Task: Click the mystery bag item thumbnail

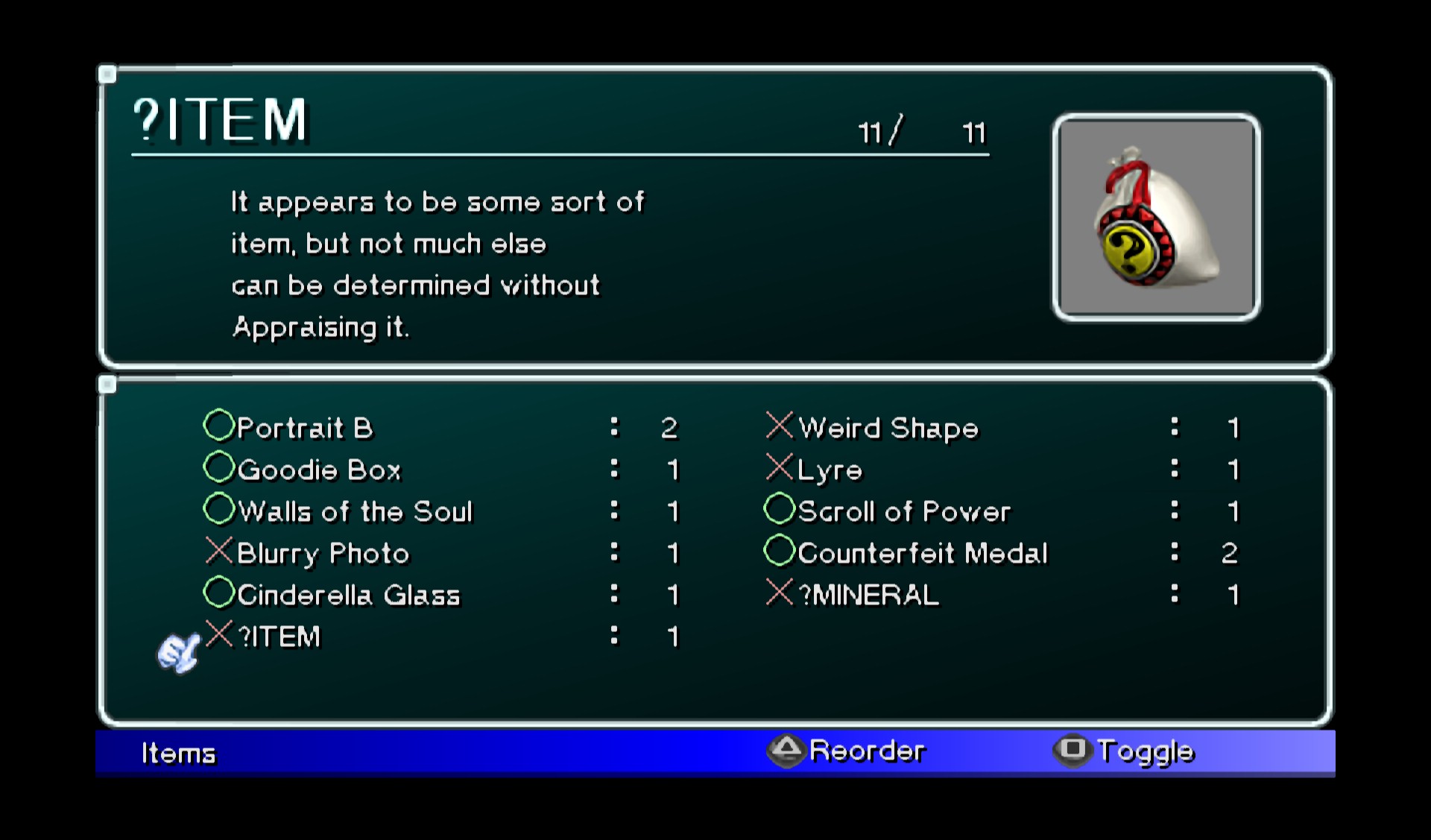Action: [1156, 218]
